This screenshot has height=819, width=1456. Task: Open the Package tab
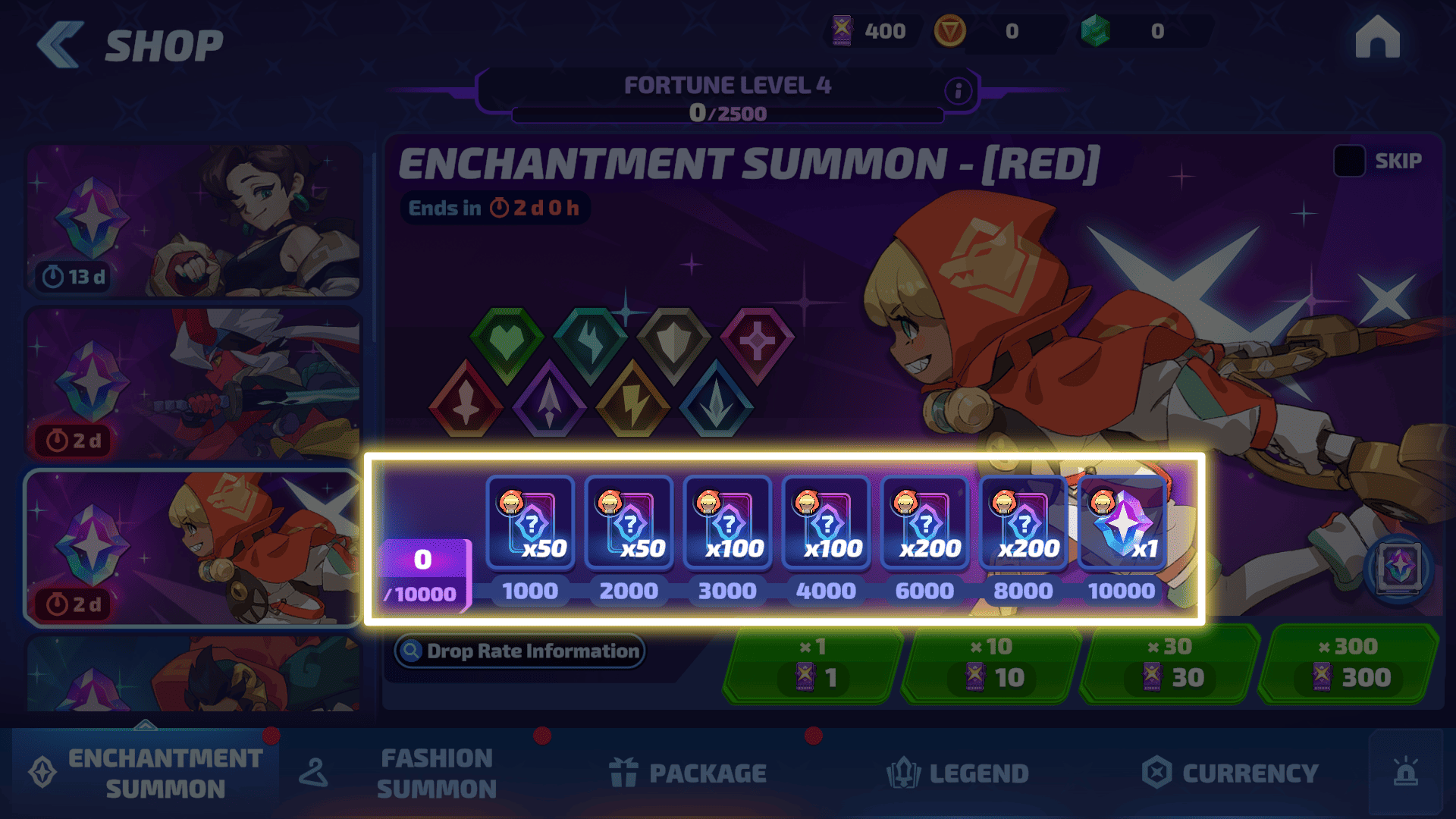689,773
